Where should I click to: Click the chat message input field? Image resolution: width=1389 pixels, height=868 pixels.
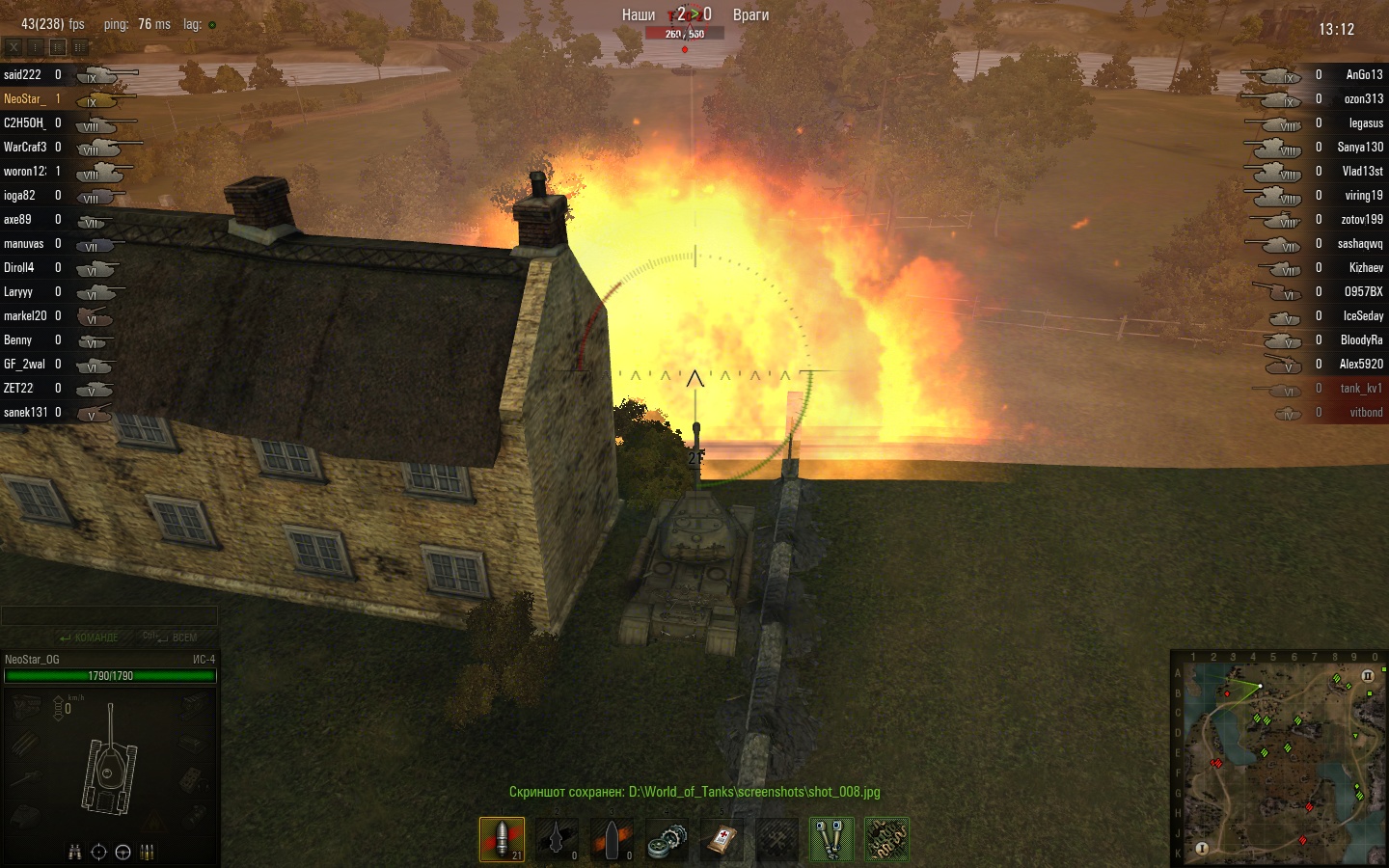[x=109, y=615]
